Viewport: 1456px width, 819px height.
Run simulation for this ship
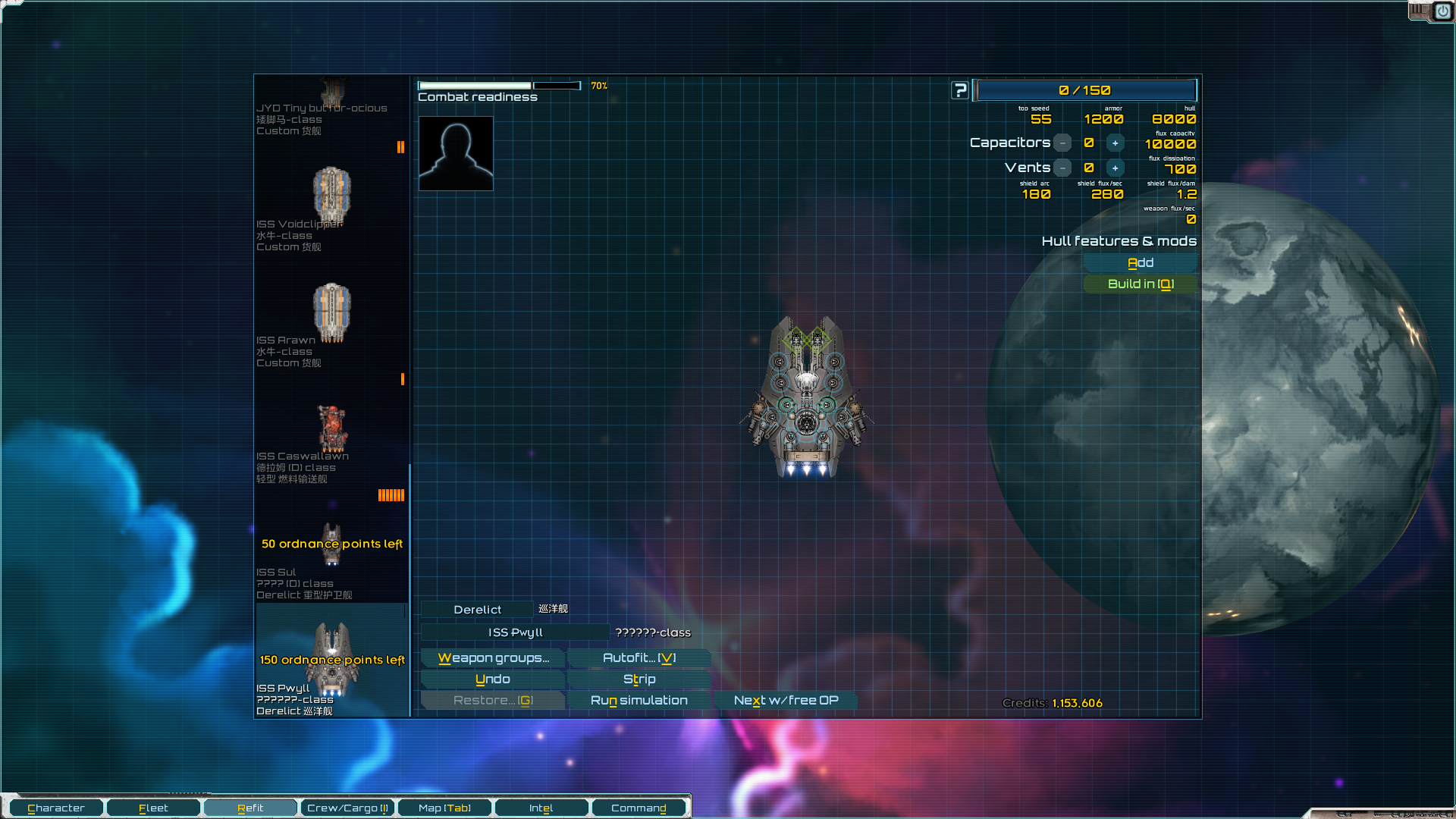coord(639,701)
